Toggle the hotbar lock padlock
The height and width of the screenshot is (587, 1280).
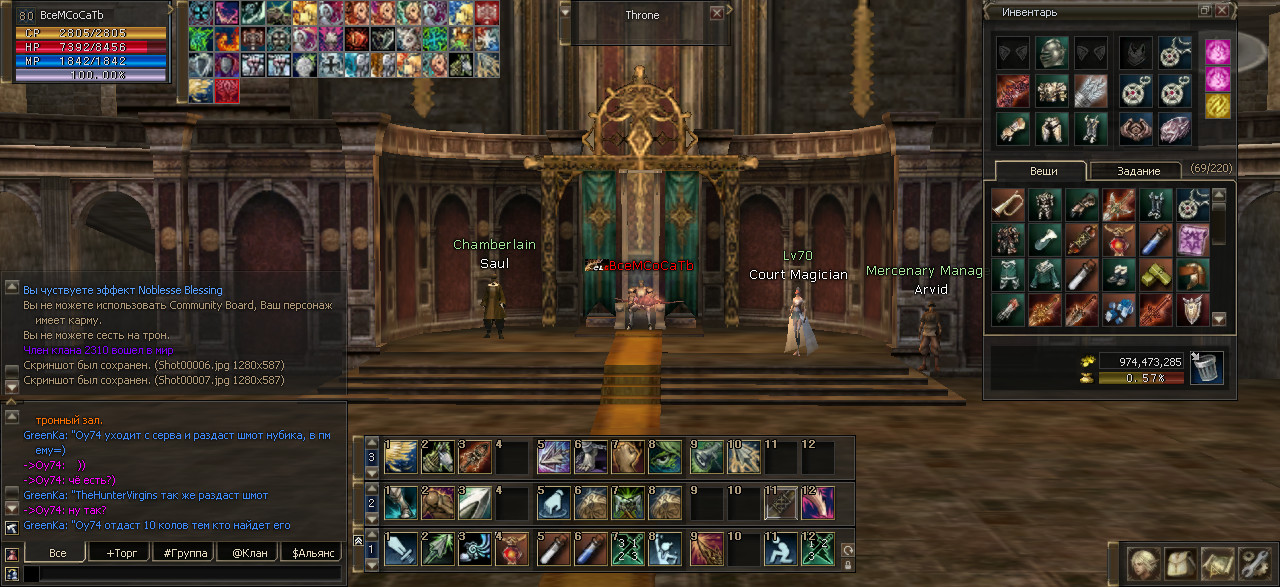(848, 565)
